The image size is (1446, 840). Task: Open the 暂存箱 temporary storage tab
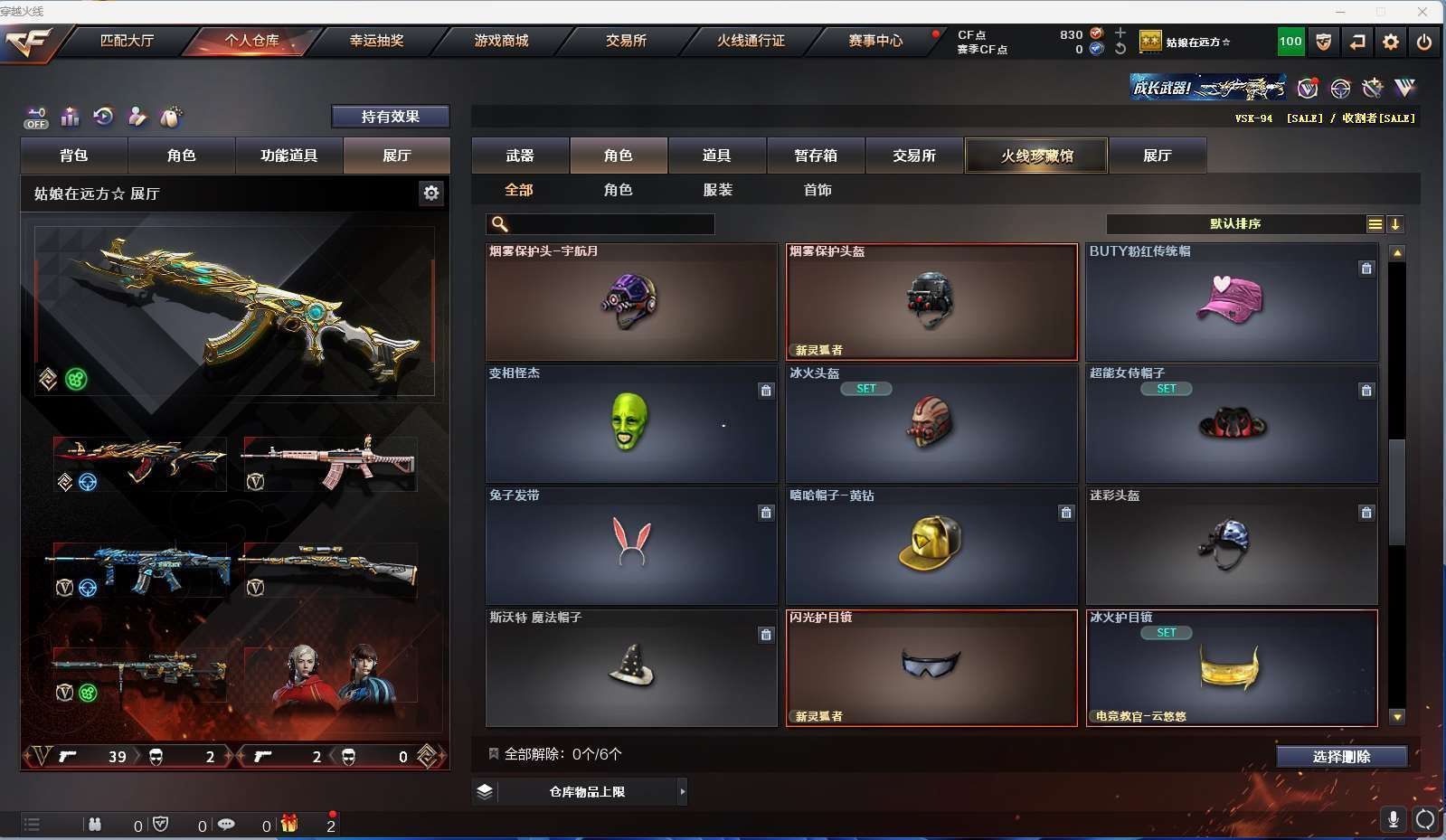click(x=816, y=156)
